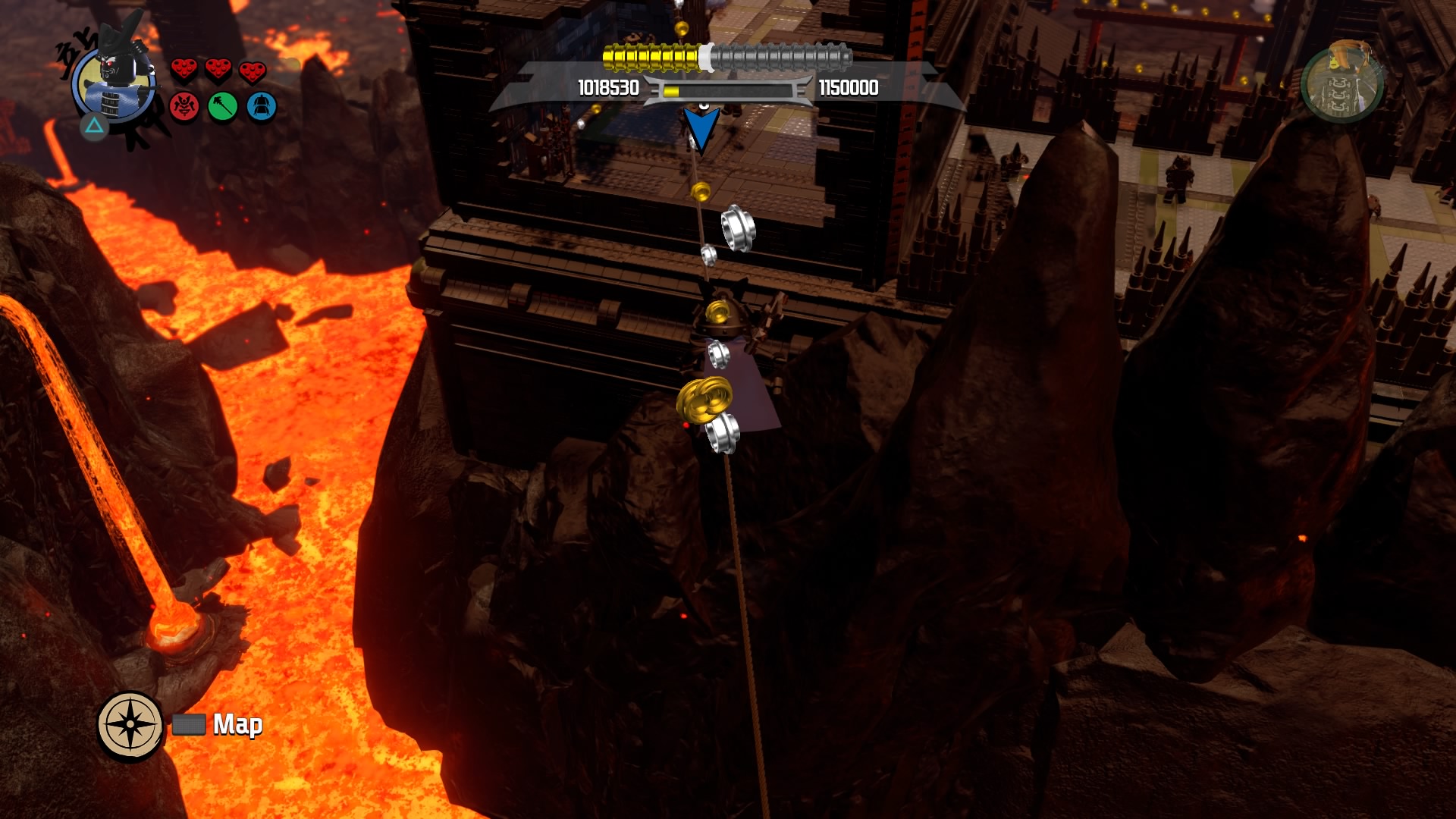Activate the red samurai helmet ability
This screenshot has width=1456, height=819.
coord(184,107)
